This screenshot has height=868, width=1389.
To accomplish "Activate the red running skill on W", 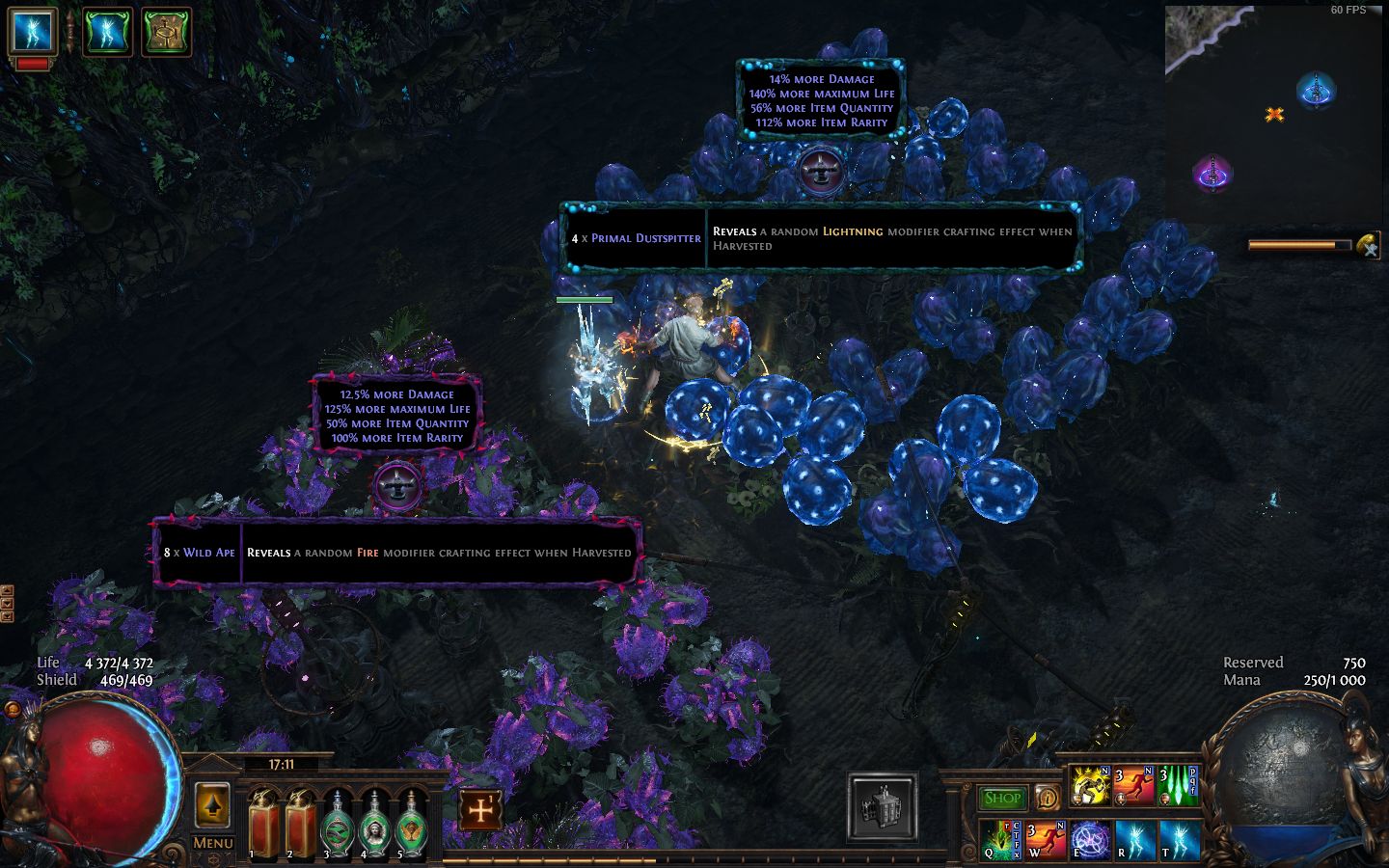I will [x=1047, y=839].
